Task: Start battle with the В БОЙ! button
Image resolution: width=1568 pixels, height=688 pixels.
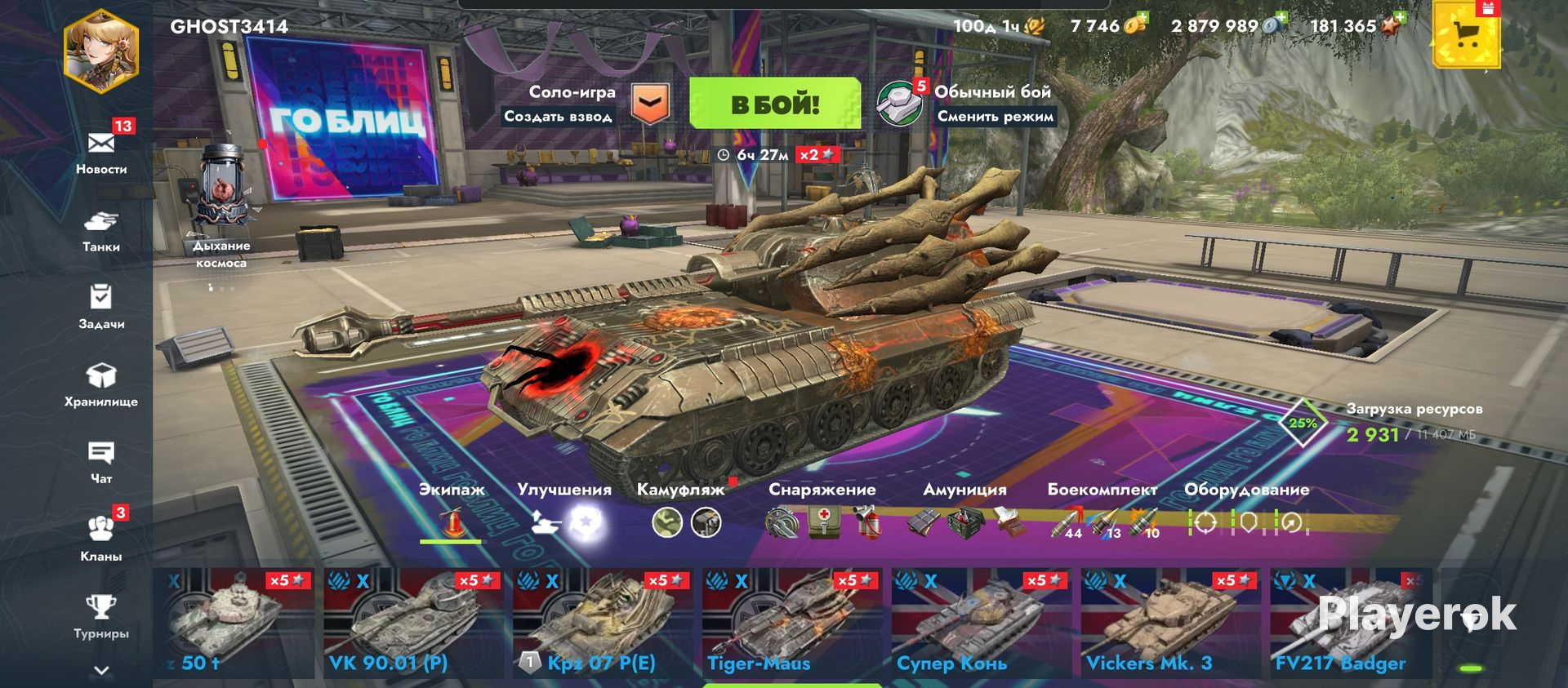Action: [x=774, y=104]
